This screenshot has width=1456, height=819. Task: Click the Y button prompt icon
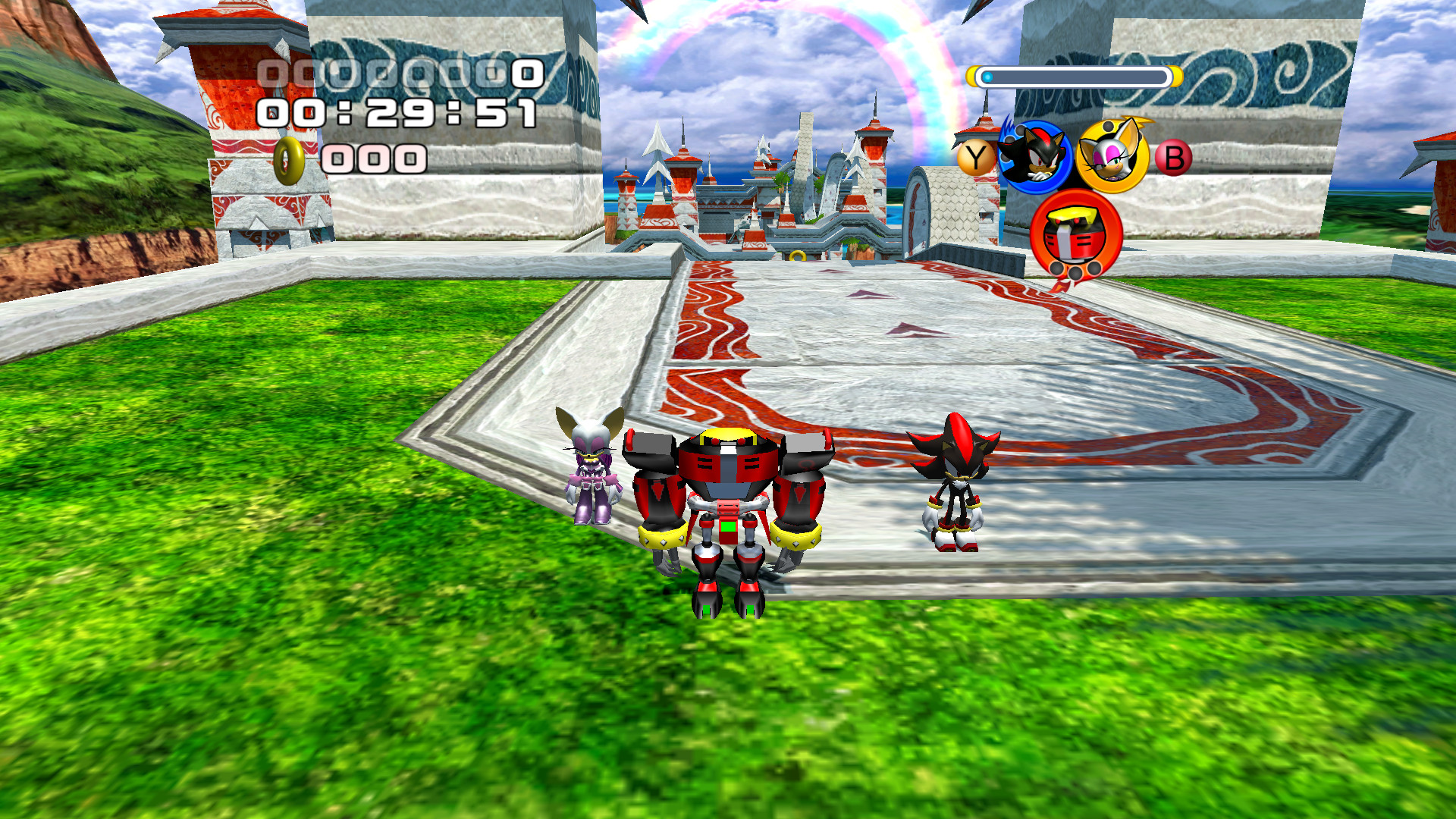pyautogui.click(x=974, y=158)
